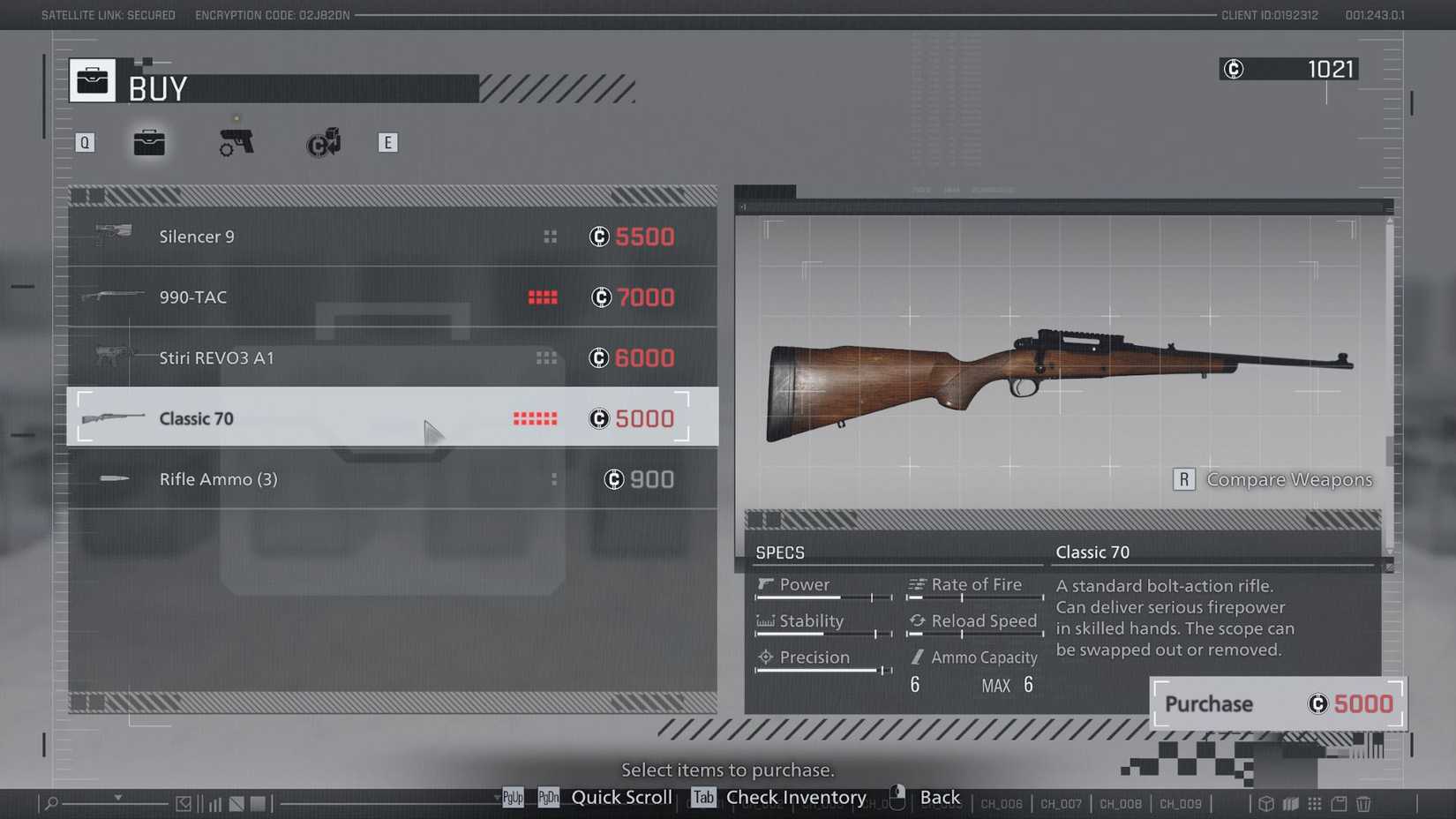Click the BUY briefcase header icon

tap(92, 79)
